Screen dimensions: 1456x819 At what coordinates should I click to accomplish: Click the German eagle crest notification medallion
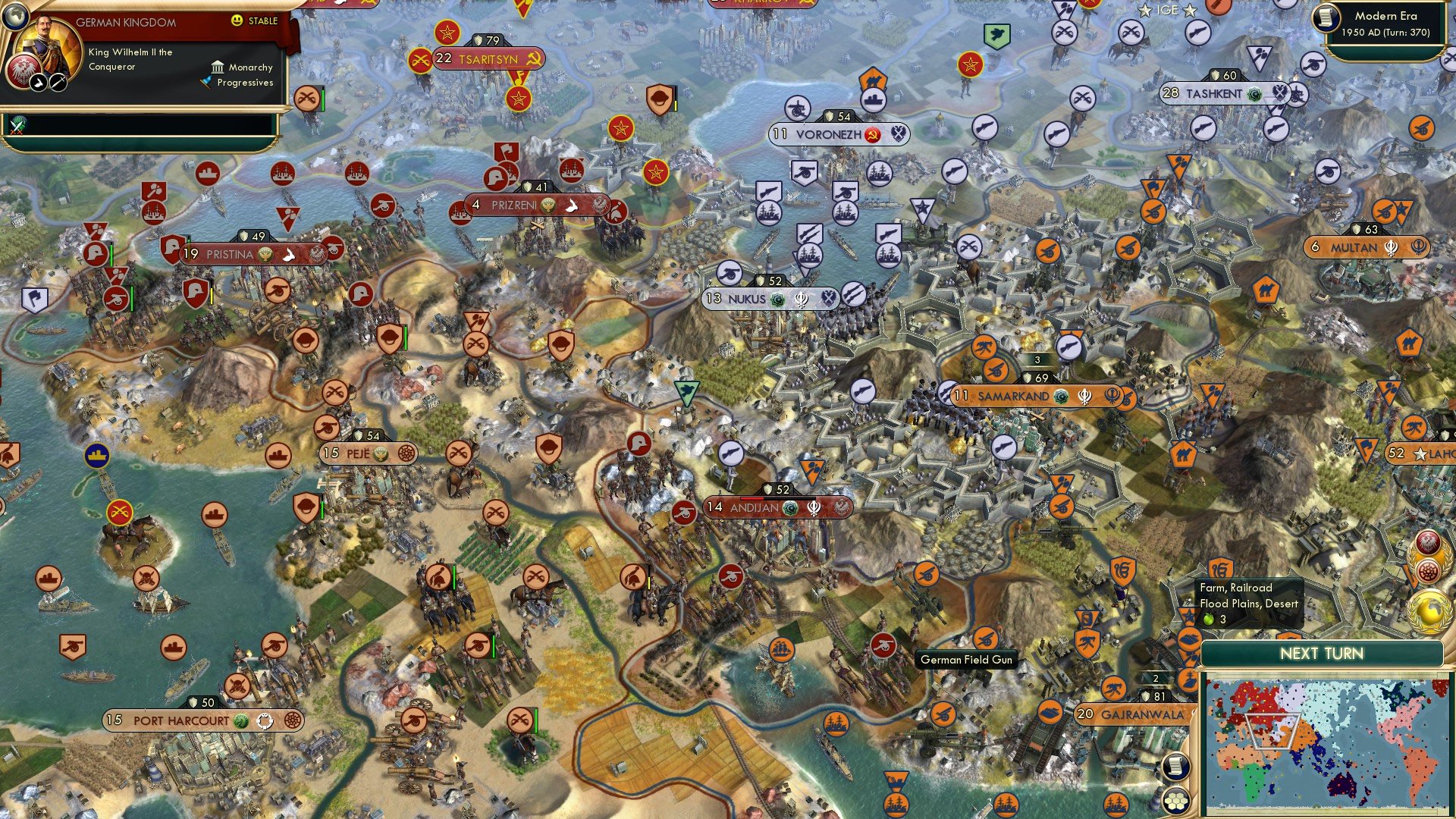pyautogui.click(x=1427, y=541)
